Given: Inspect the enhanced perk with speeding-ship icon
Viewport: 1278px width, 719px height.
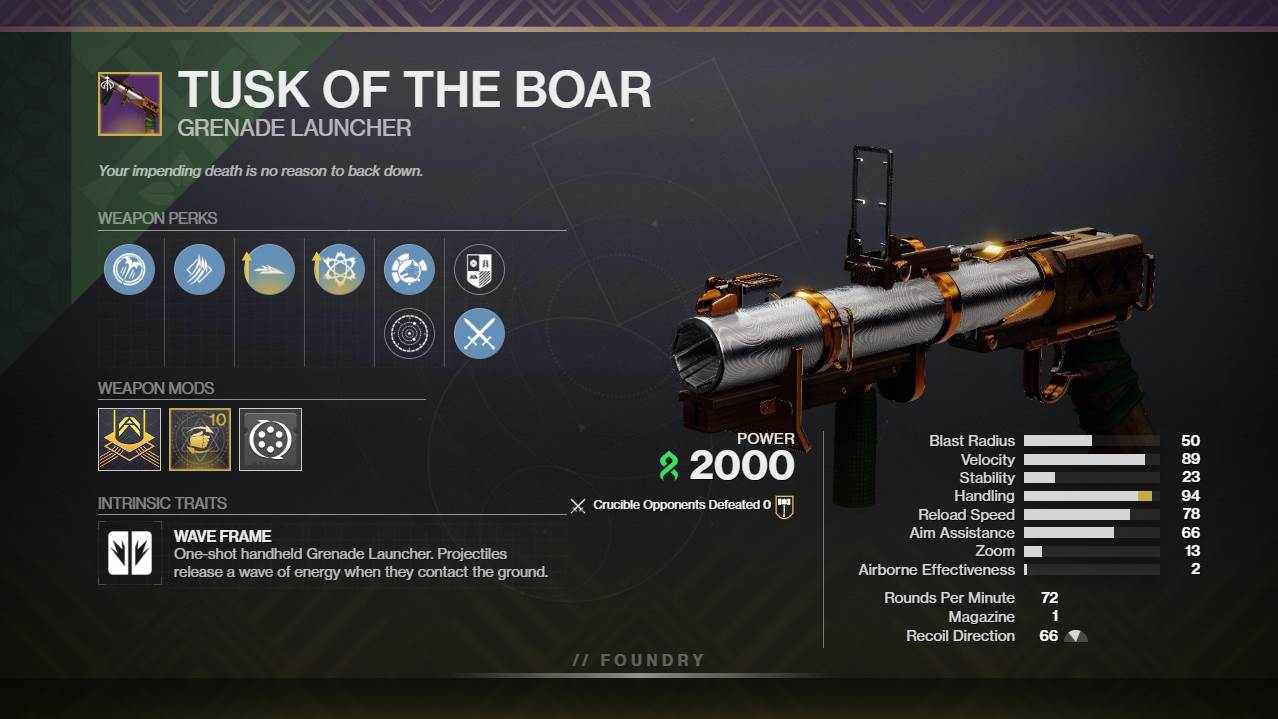Looking at the screenshot, I should point(269,270).
